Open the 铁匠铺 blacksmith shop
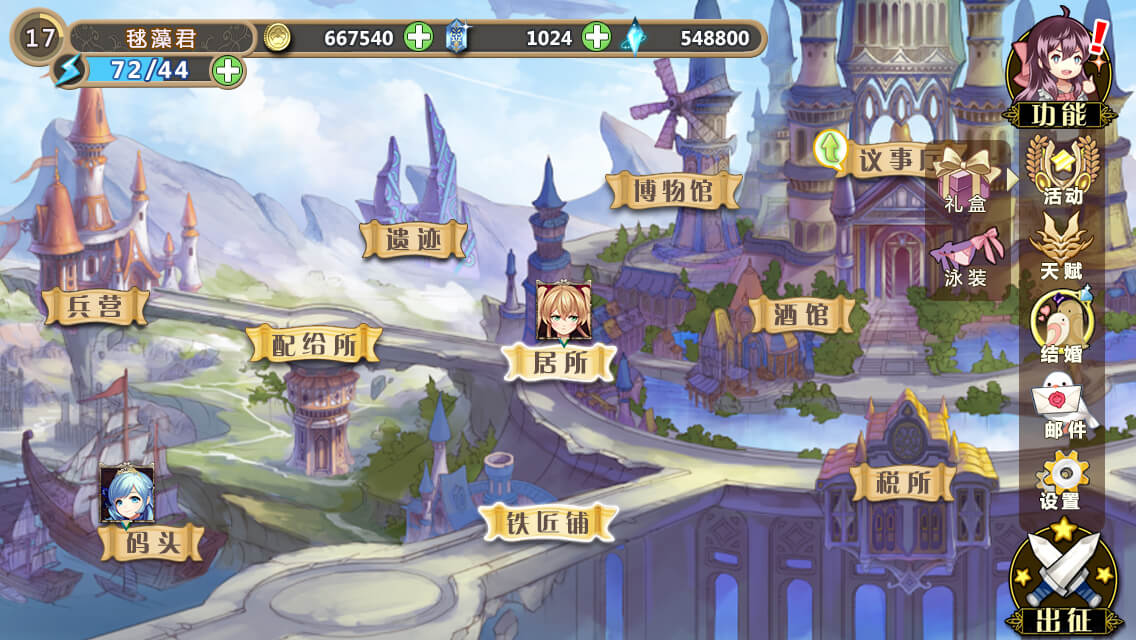The height and width of the screenshot is (640, 1136). [x=545, y=521]
